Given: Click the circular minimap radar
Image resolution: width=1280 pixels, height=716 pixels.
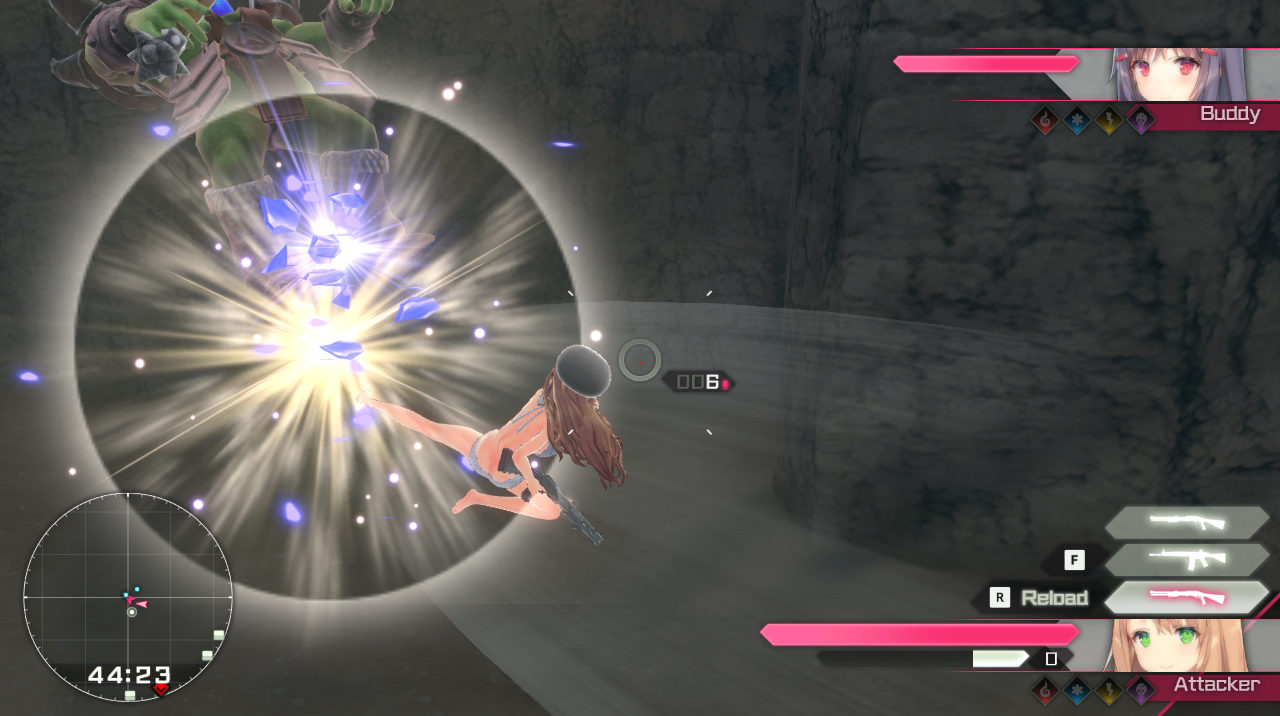Looking at the screenshot, I should pyautogui.click(x=128, y=598).
